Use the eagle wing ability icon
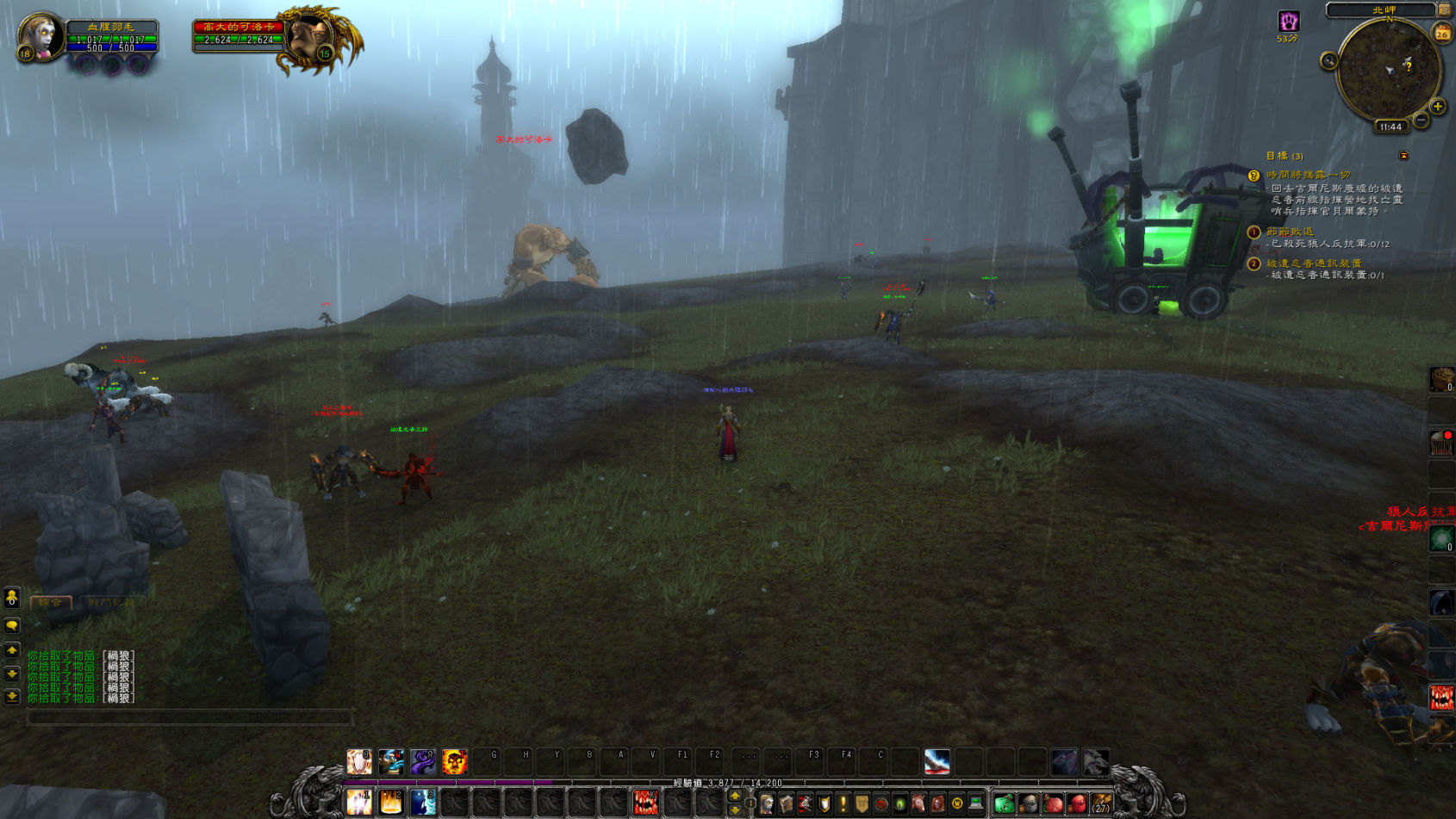The width and height of the screenshot is (1456, 819). [936, 761]
